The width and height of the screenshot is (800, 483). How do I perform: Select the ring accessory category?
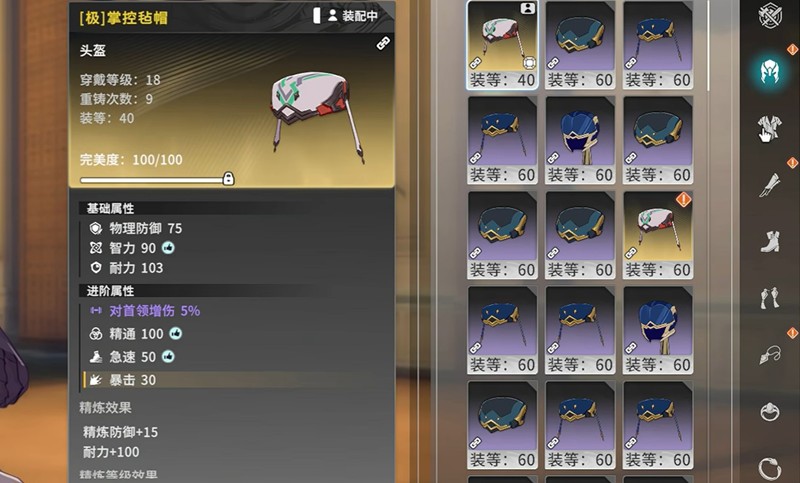(768, 466)
